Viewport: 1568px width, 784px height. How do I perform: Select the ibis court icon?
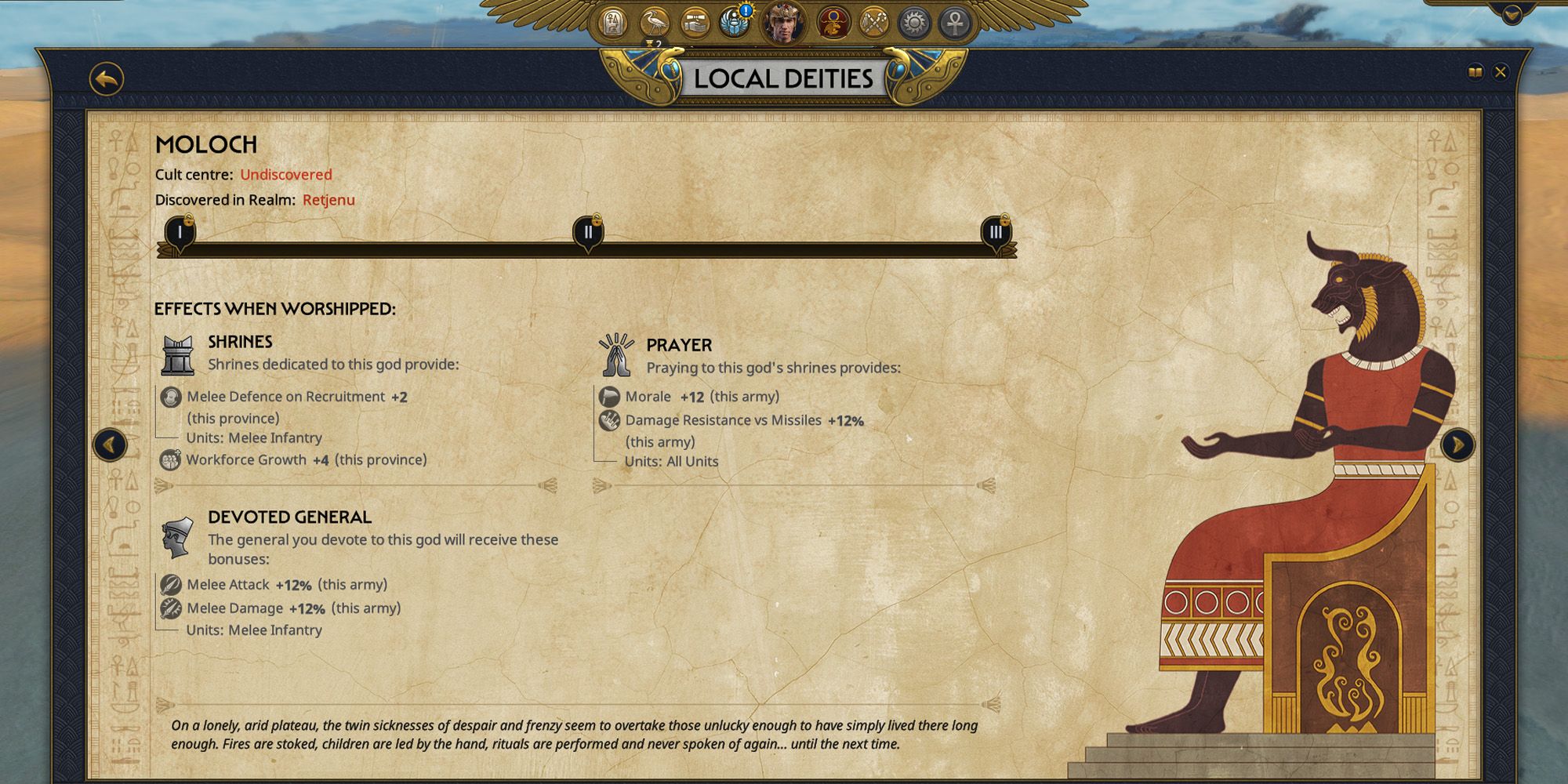654,24
